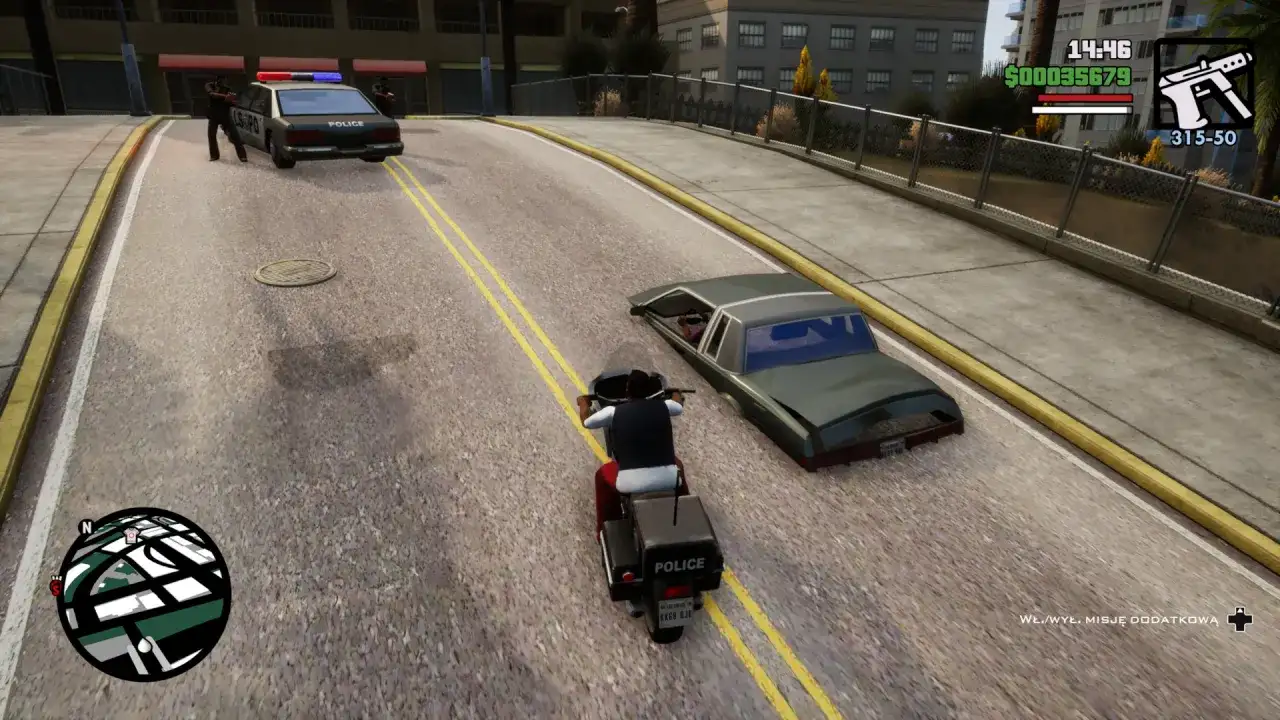Click the red health bar

tap(1085, 97)
